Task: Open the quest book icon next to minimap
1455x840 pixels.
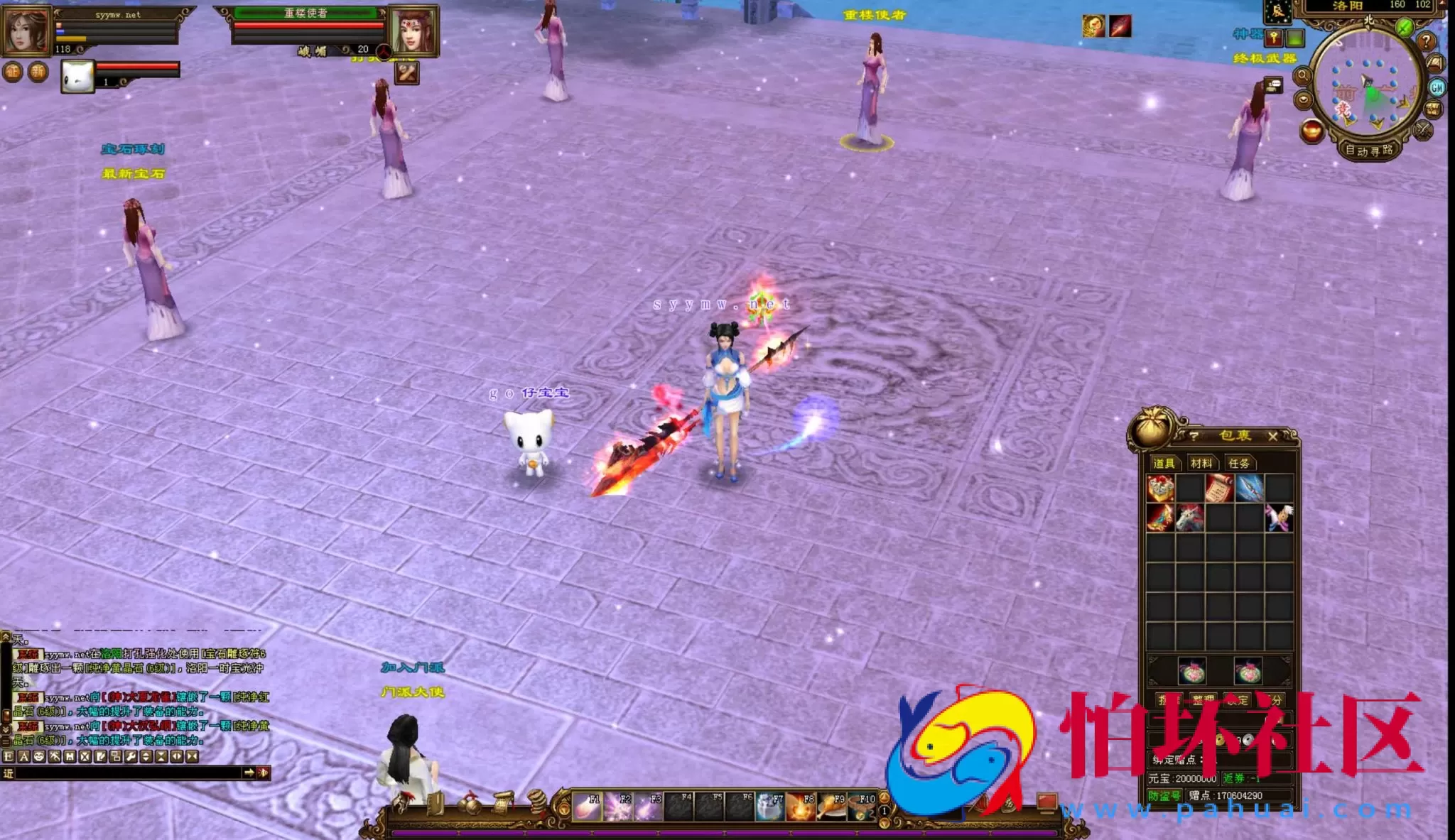Action: click(x=1434, y=61)
